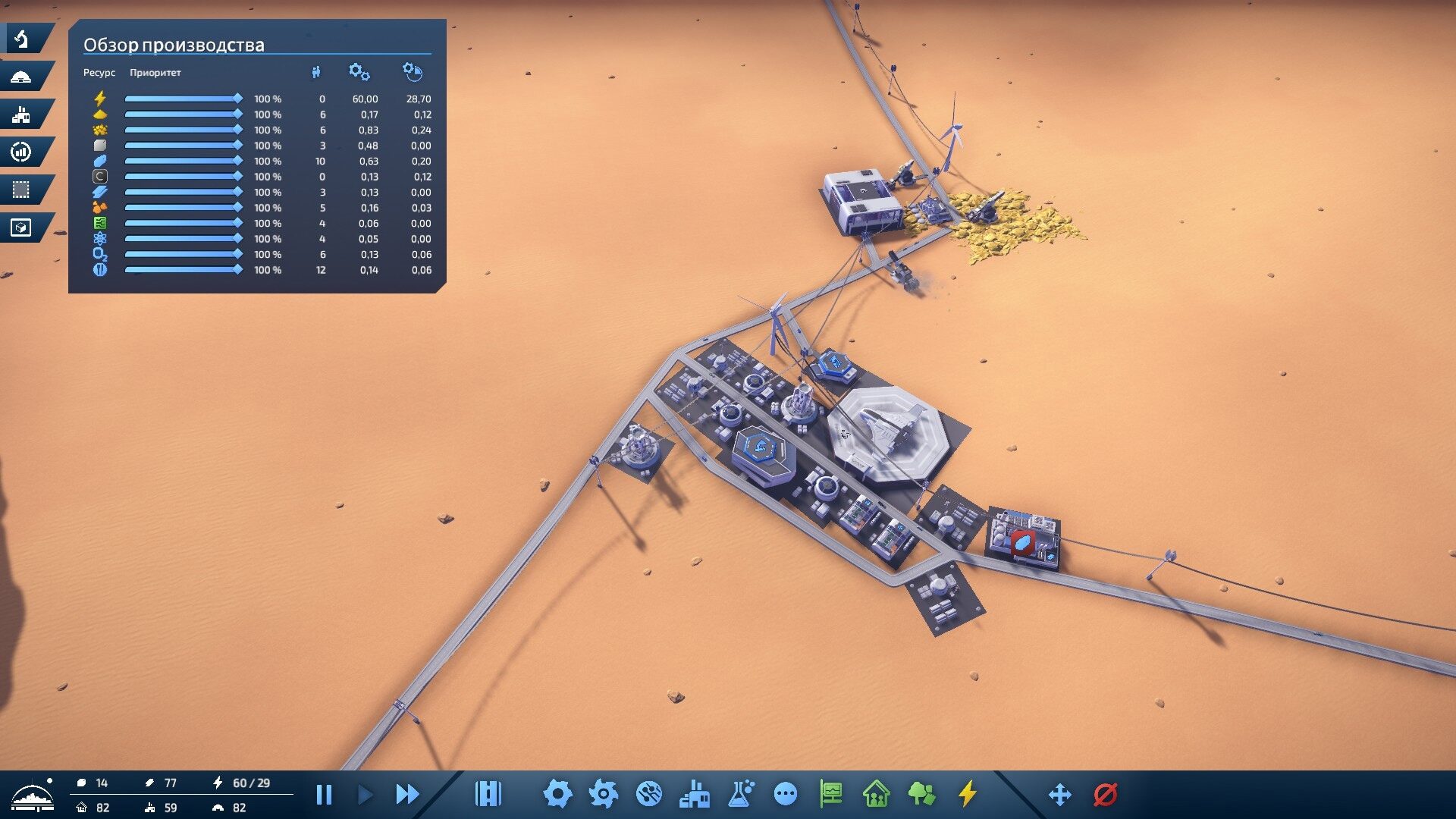Choose the flask science build category

pos(740,794)
